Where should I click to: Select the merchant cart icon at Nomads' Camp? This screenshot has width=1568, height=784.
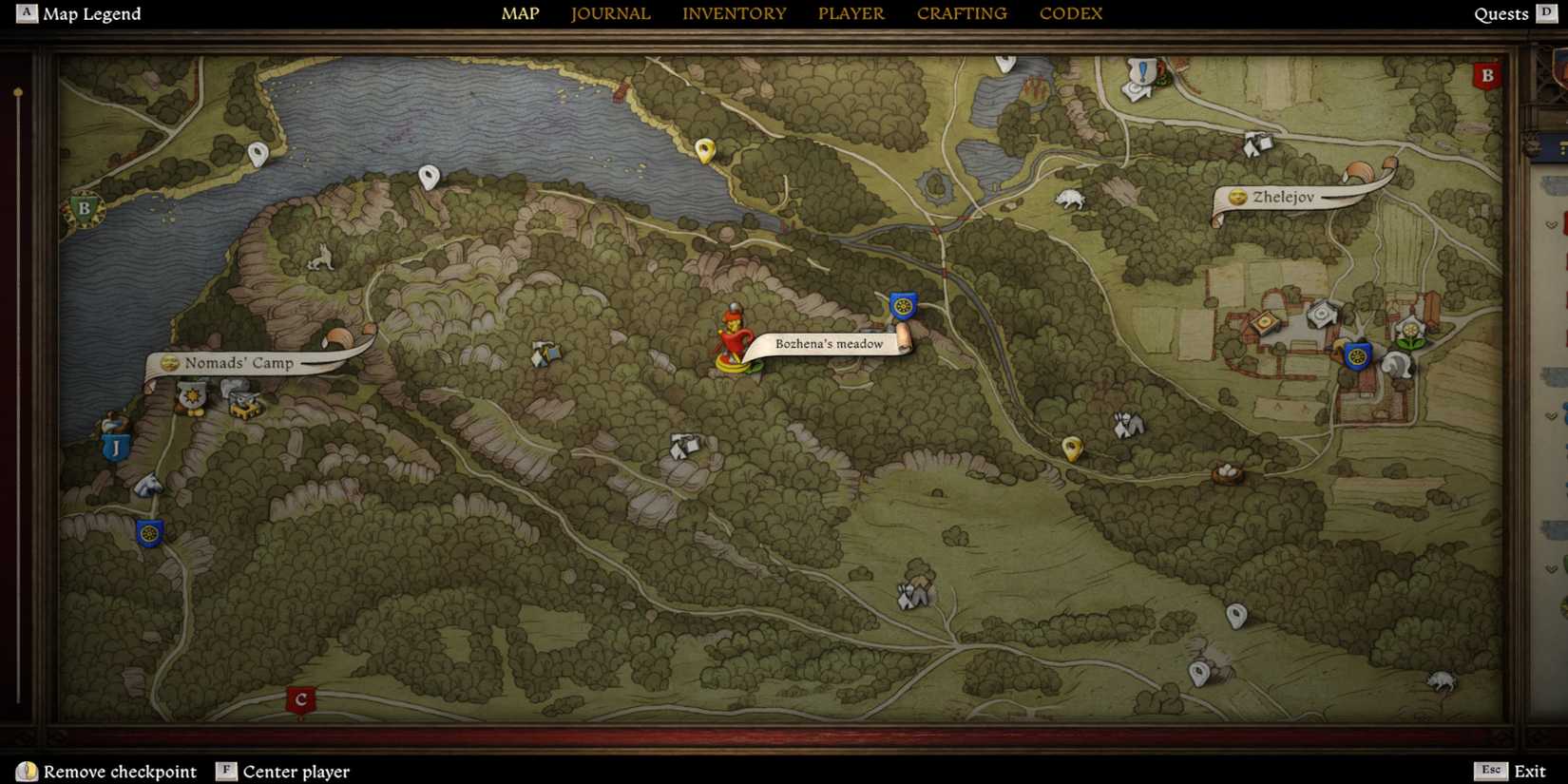click(x=242, y=405)
